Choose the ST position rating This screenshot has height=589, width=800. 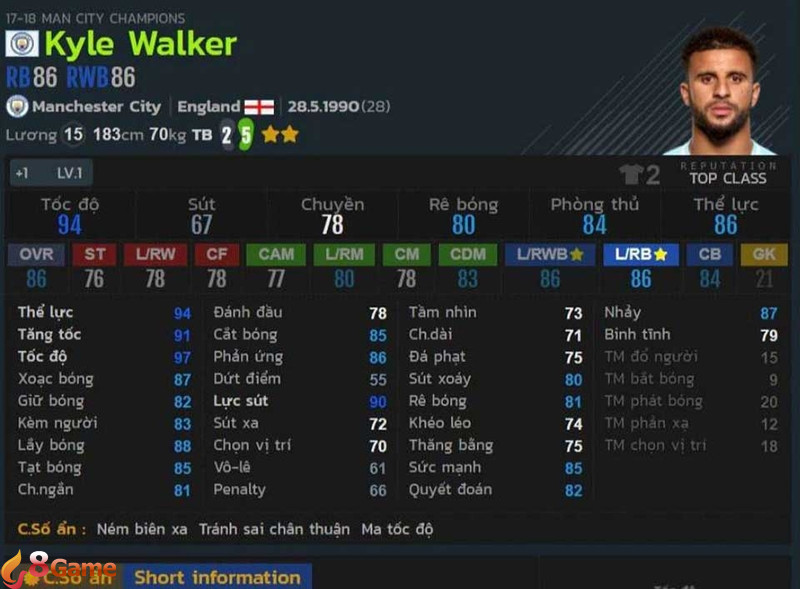click(94, 254)
